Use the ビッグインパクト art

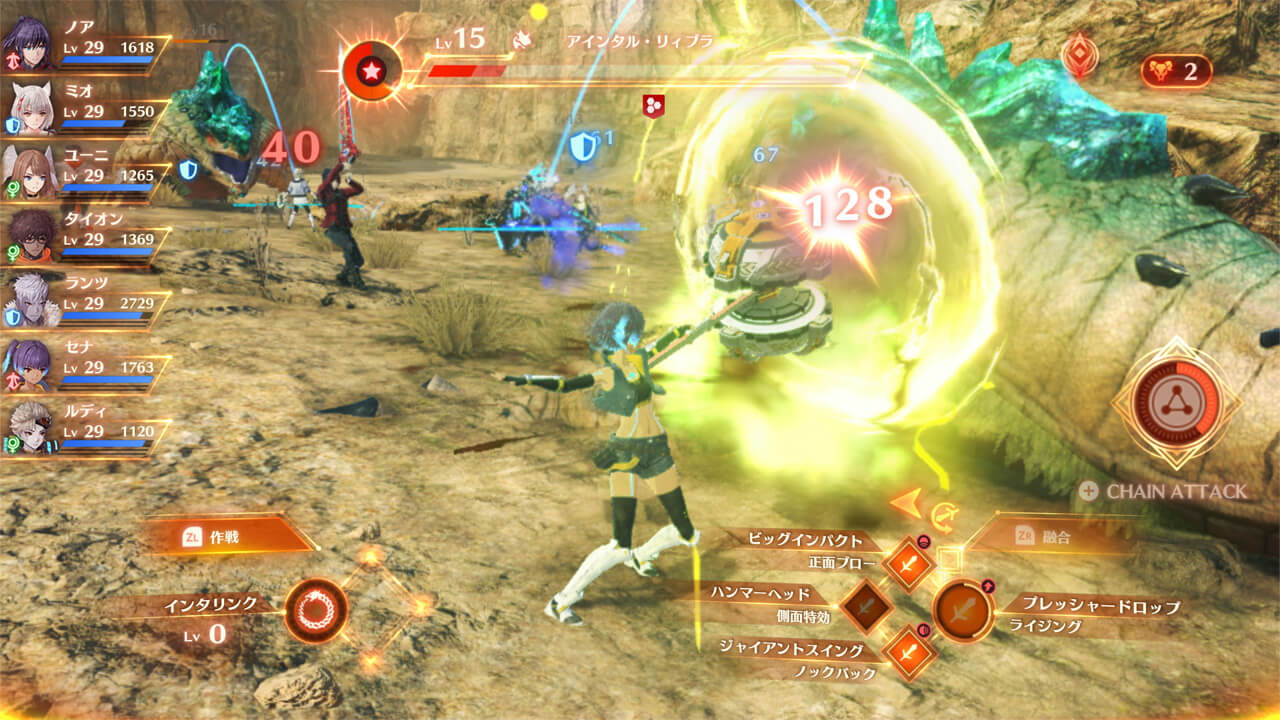[x=908, y=563]
